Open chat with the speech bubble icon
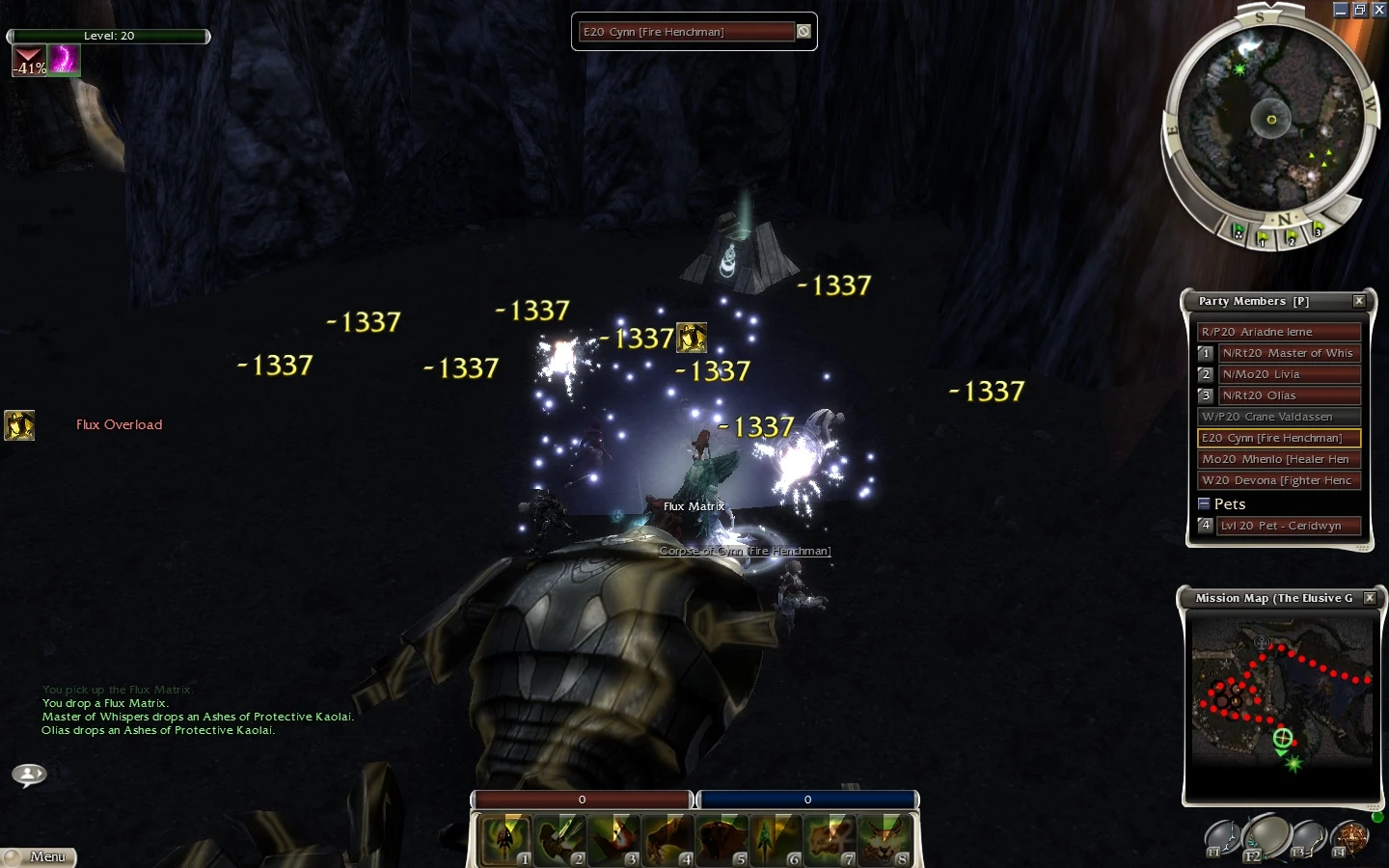1389x868 pixels. pyautogui.click(x=27, y=774)
